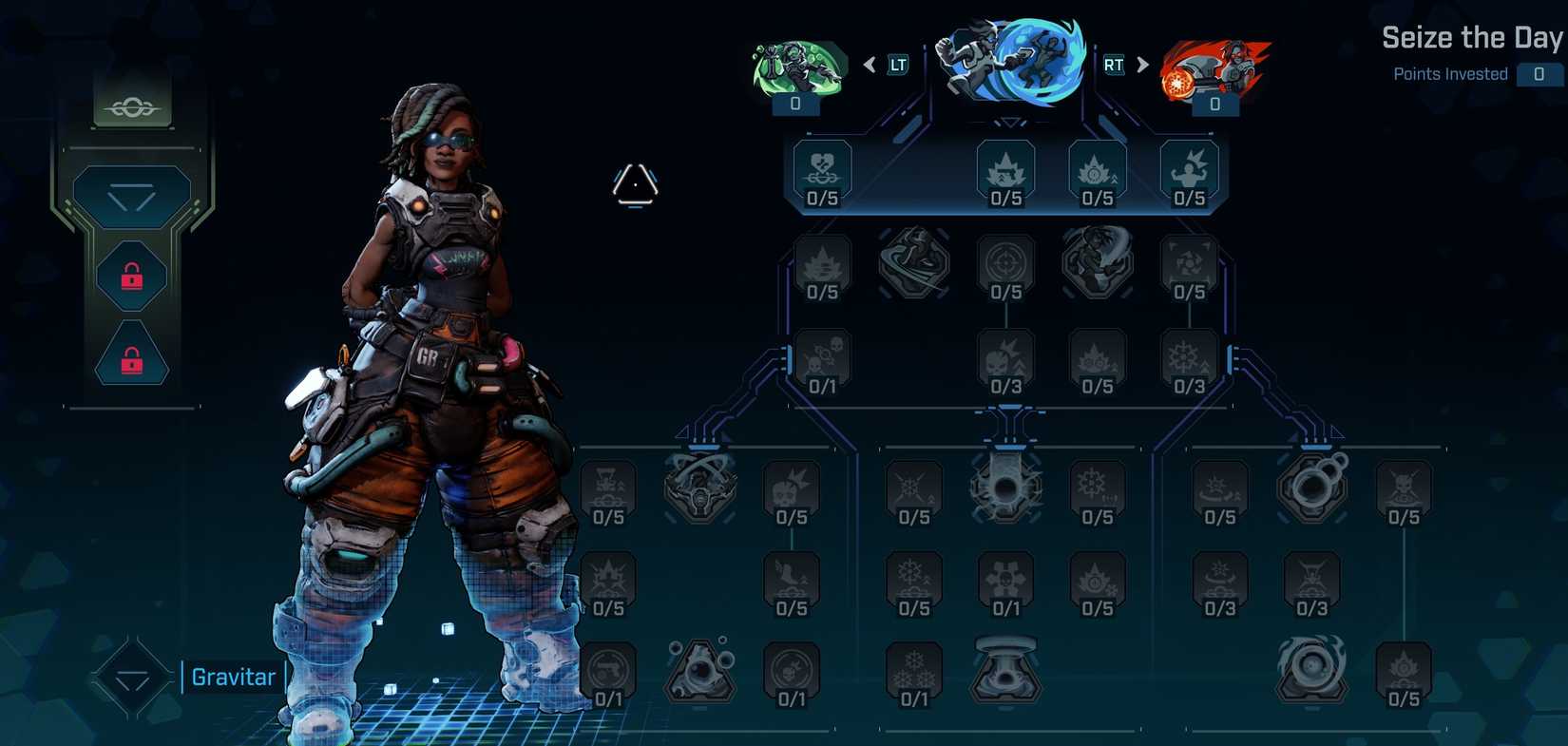Switch to the green action skill tab
Image resolution: width=1568 pixels, height=746 pixels.
point(794,62)
